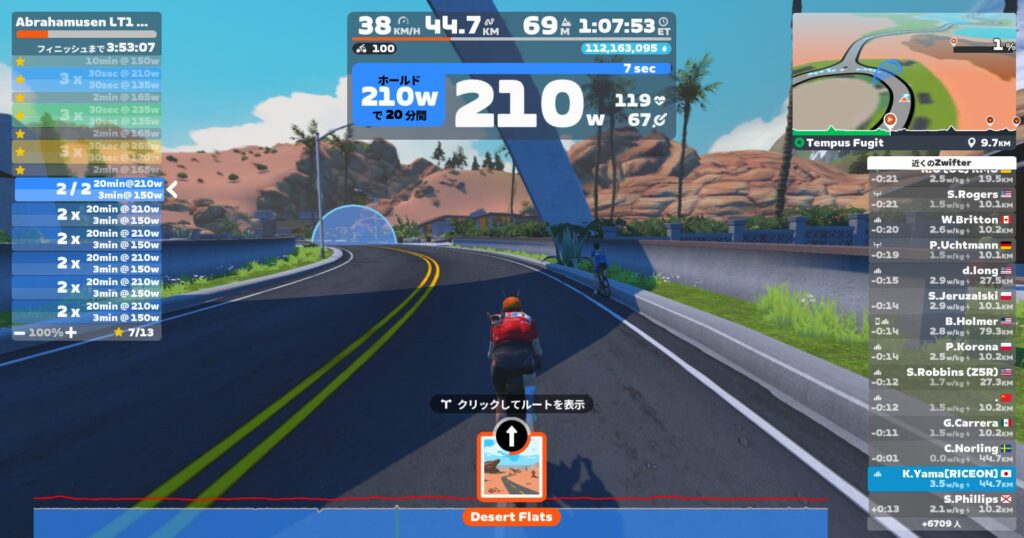Show the route via the Japanese prompt
Screen dimensions: 1024x538
[512, 404]
